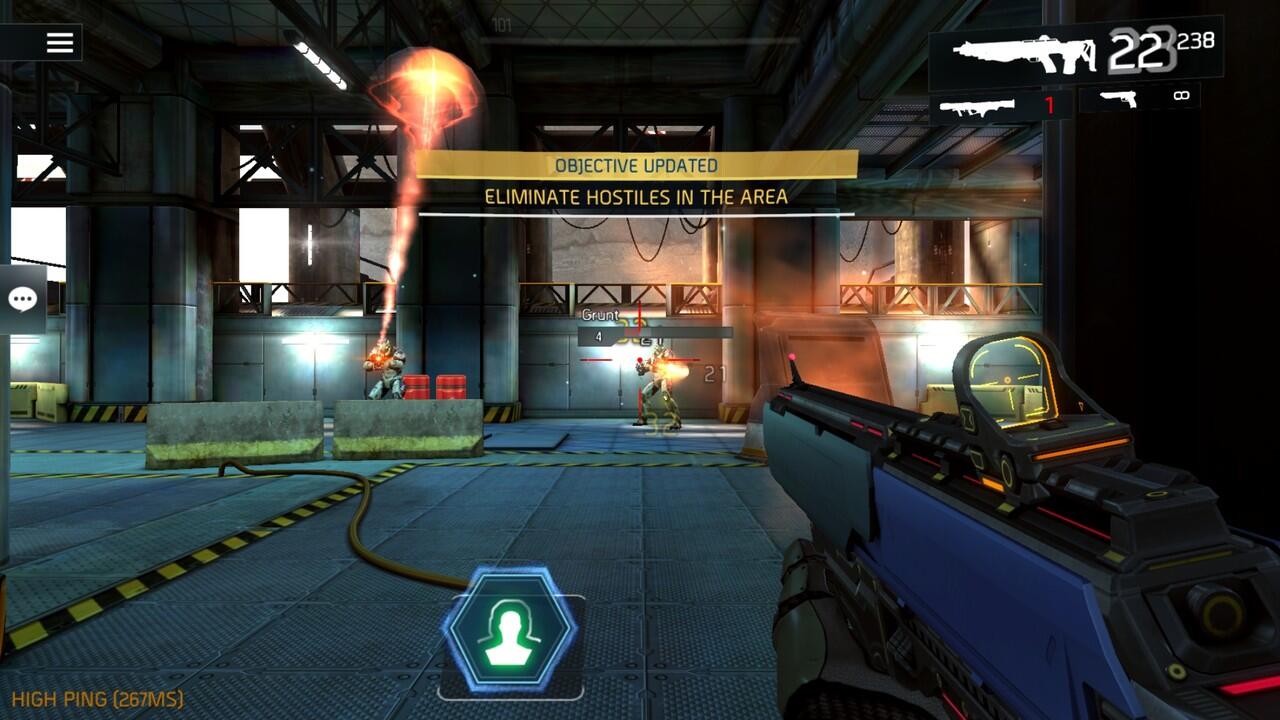Select the assault rifle weapon slot
This screenshot has height=720, width=1280.
pos(1020,55)
